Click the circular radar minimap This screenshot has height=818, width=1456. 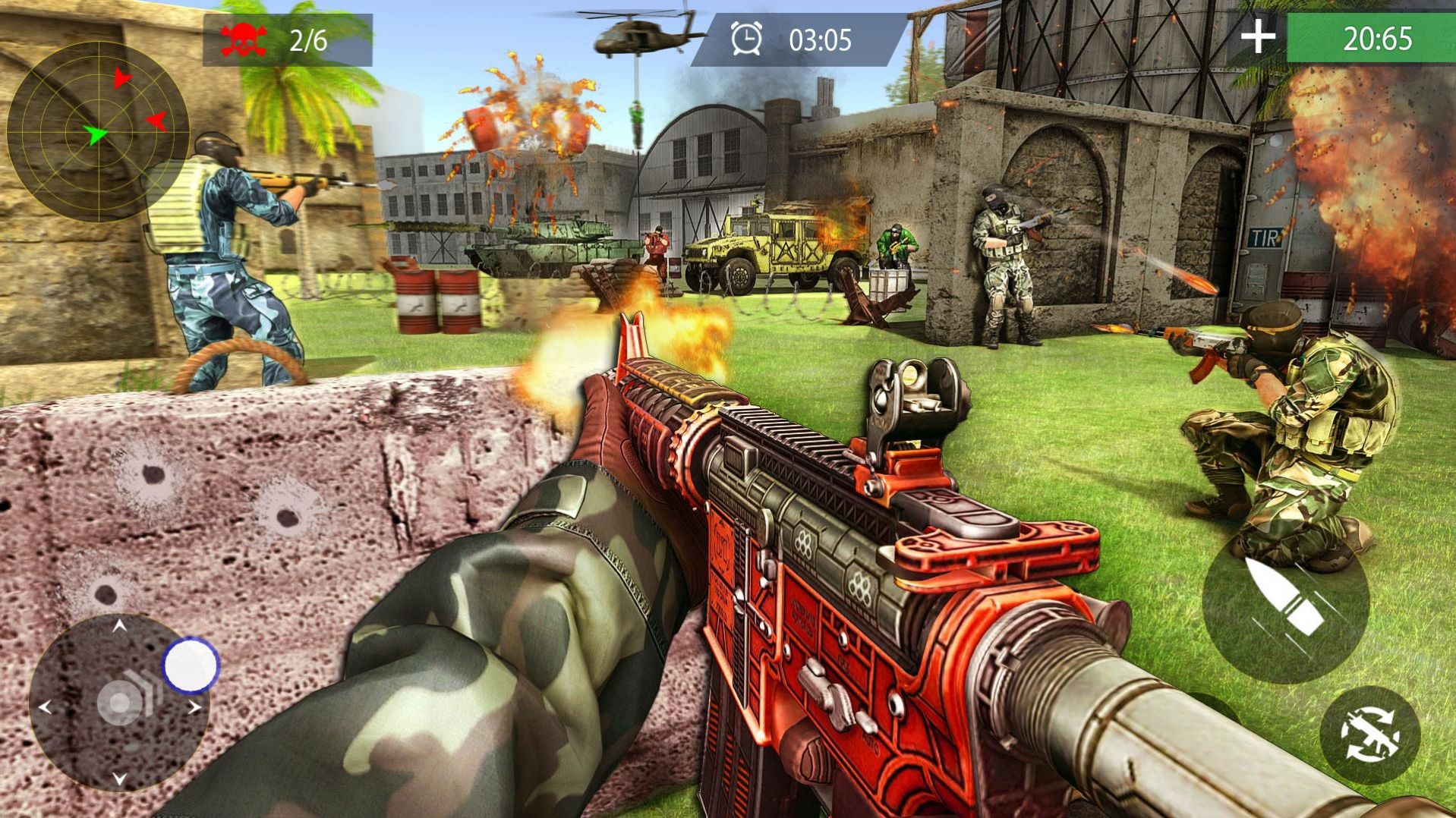(97, 132)
